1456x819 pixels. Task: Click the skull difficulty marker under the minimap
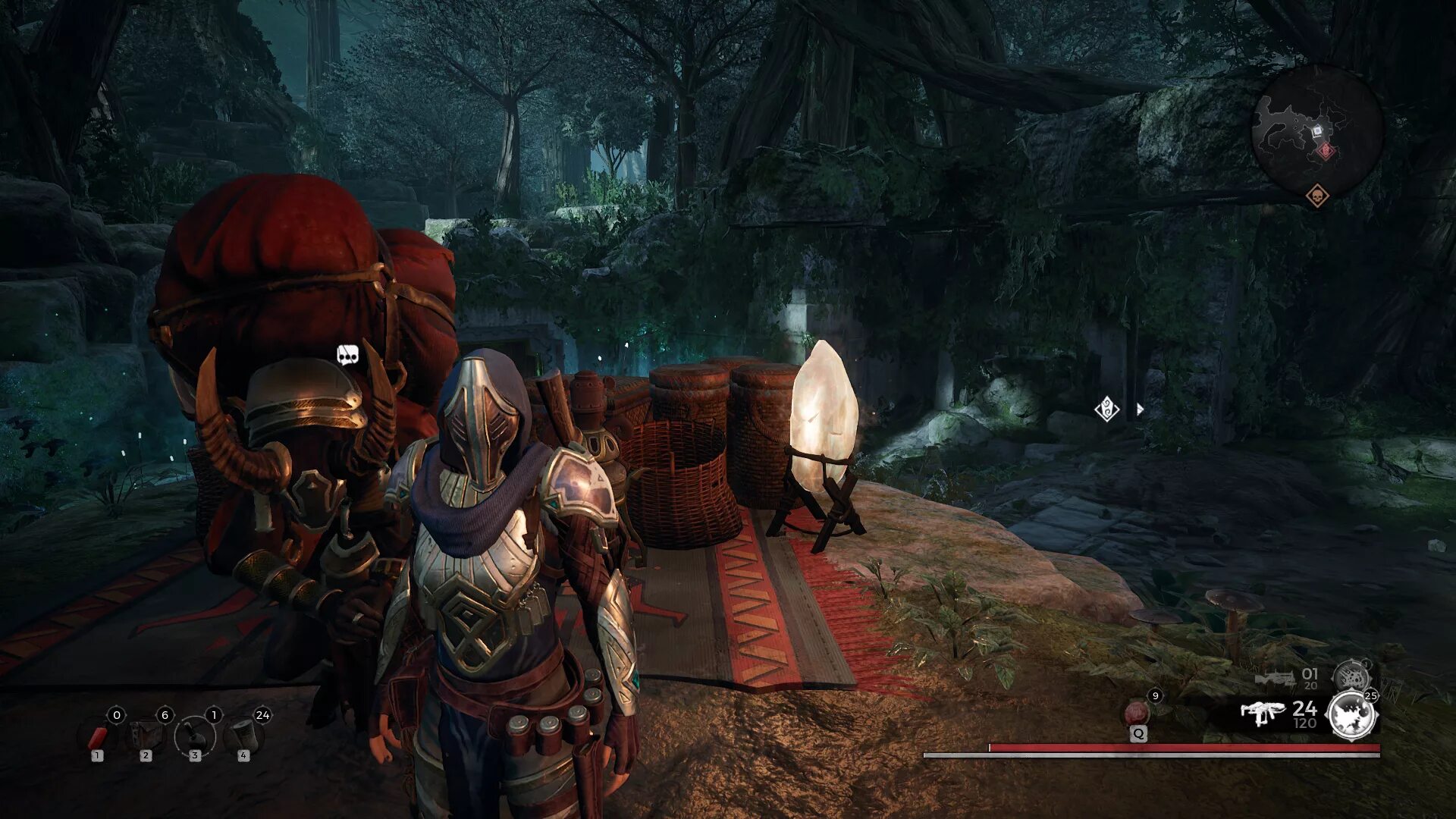pyautogui.click(x=1318, y=196)
